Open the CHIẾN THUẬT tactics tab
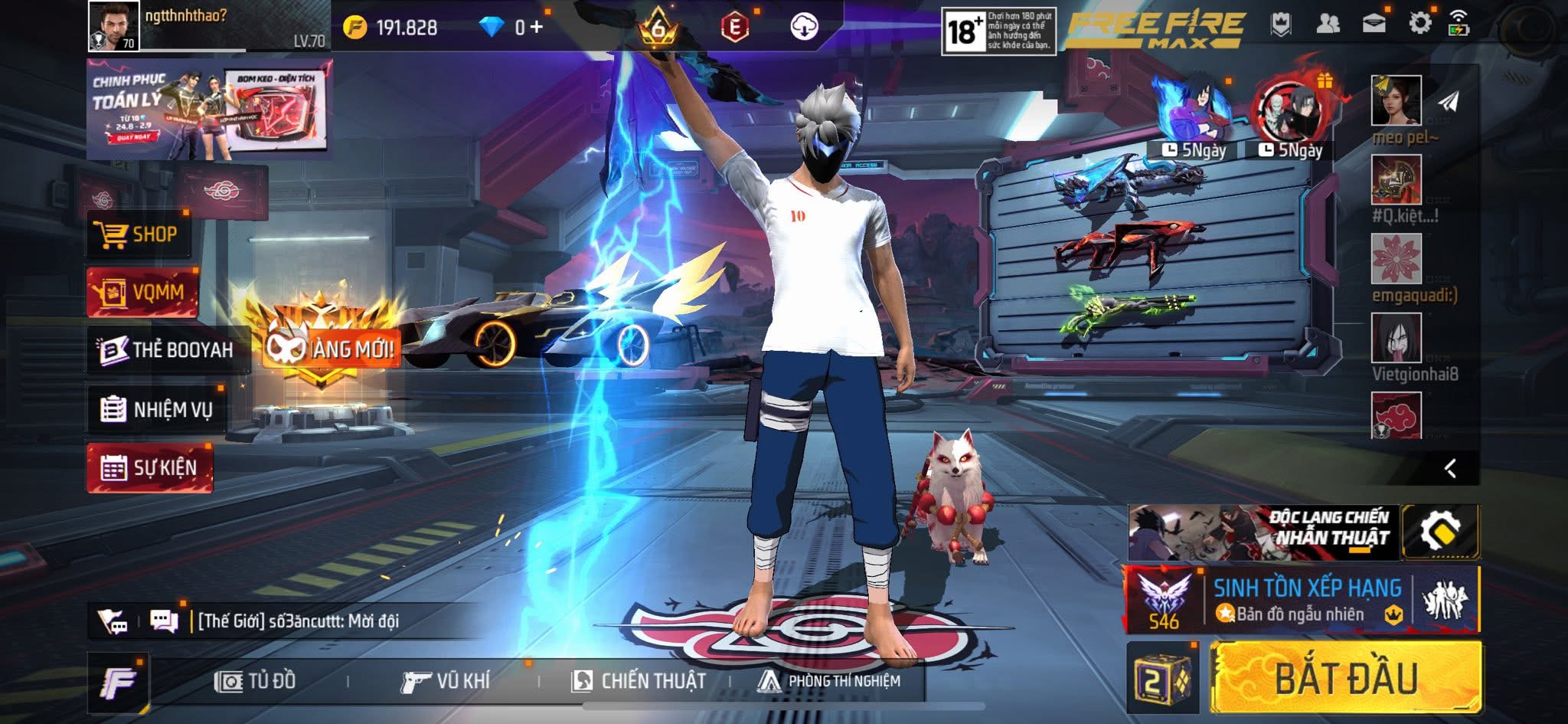This screenshot has width=1568, height=724. click(639, 680)
